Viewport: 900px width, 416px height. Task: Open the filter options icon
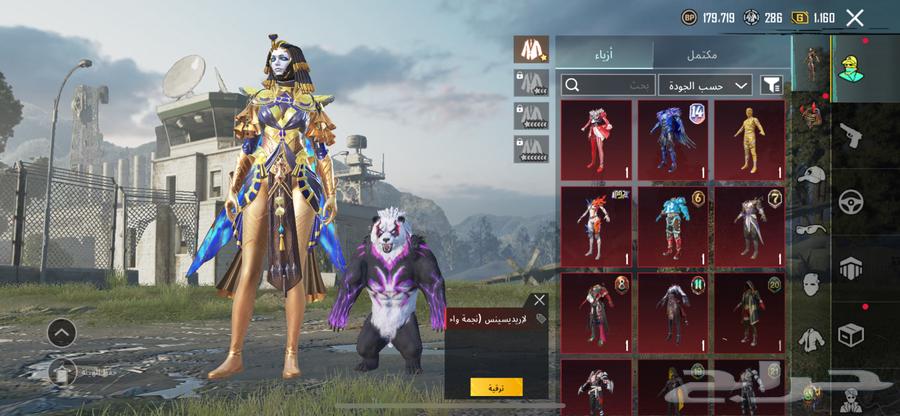[x=772, y=86]
